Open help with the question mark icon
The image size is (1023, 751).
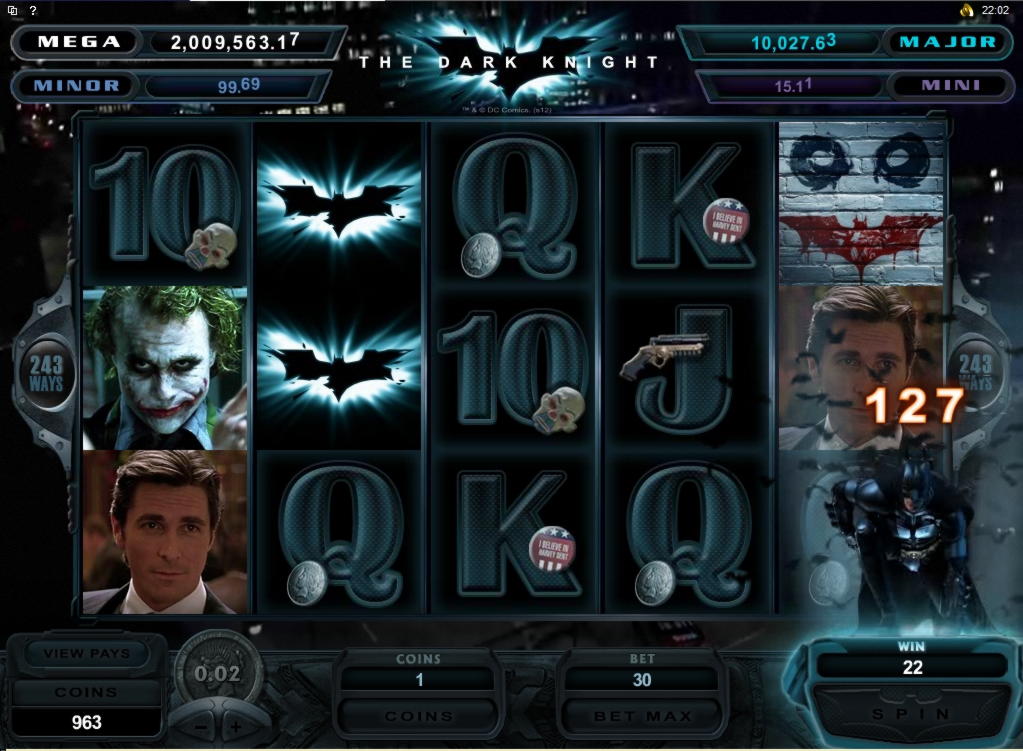(x=32, y=10)
